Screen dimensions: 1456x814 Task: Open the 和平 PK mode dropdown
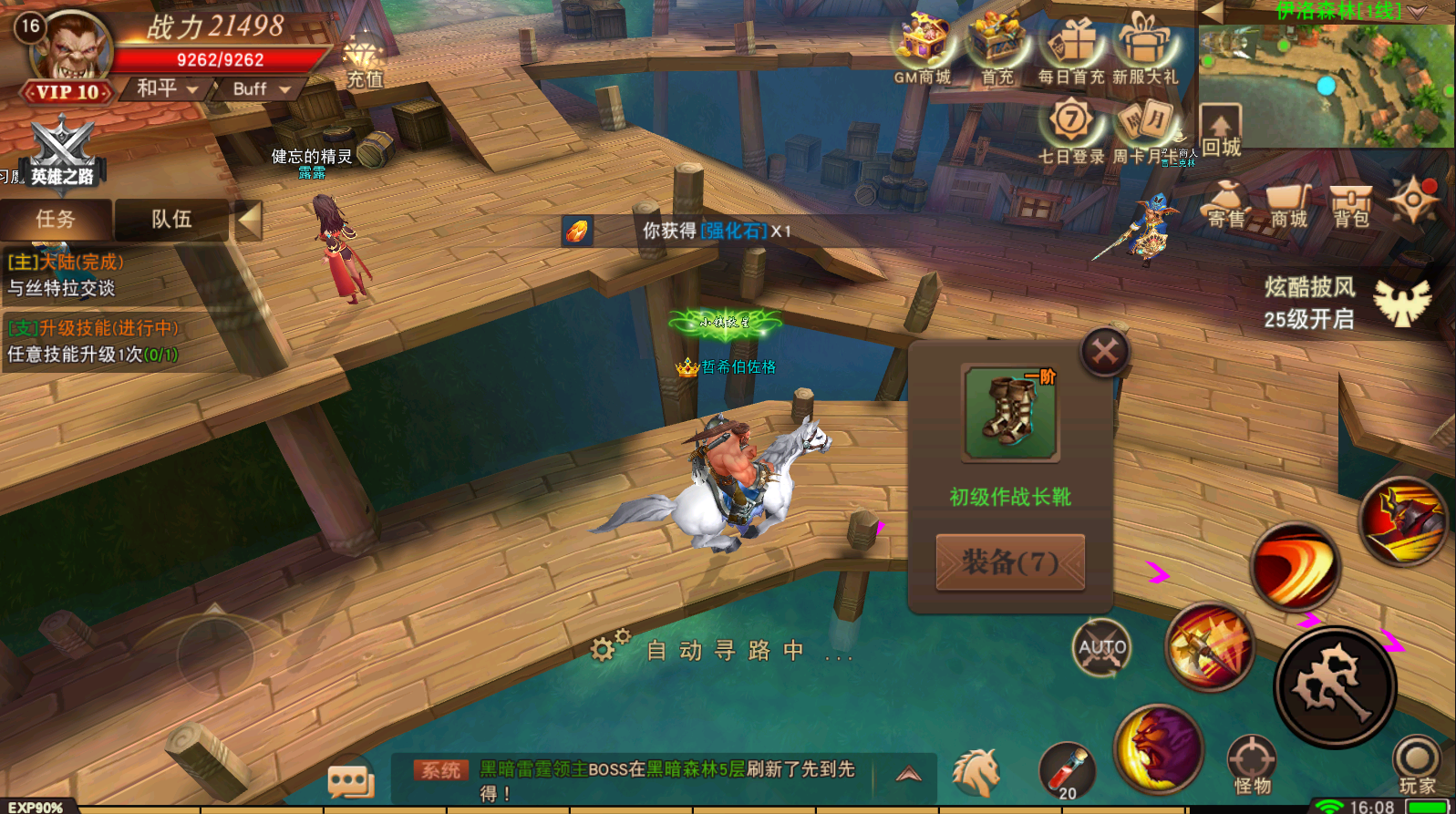(162, 90)
